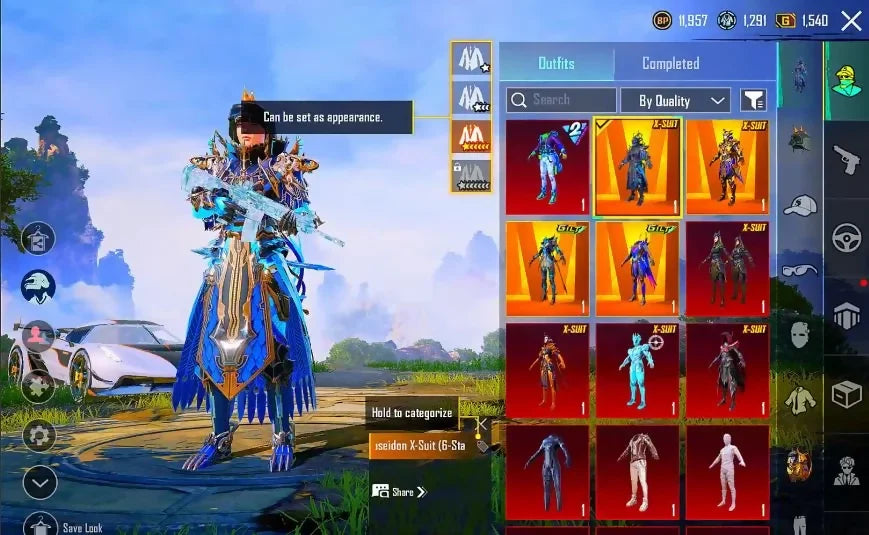
Task: Open the steering wheel vehicles category
Action: [x=846, y=237]
